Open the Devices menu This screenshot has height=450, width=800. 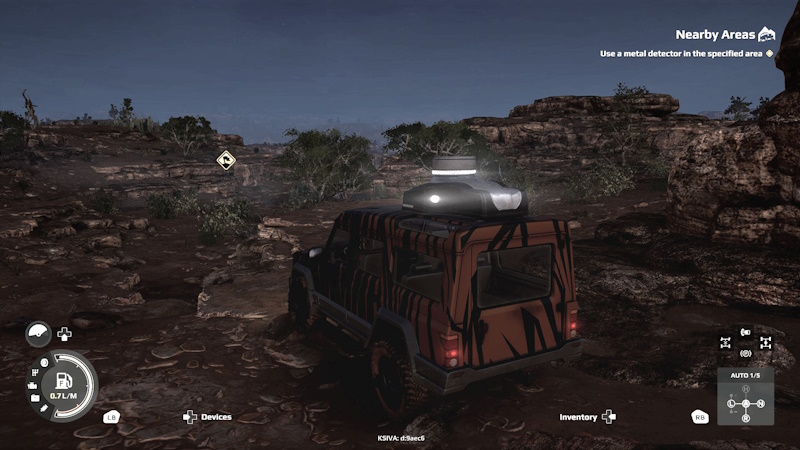(x=208, y=417)
